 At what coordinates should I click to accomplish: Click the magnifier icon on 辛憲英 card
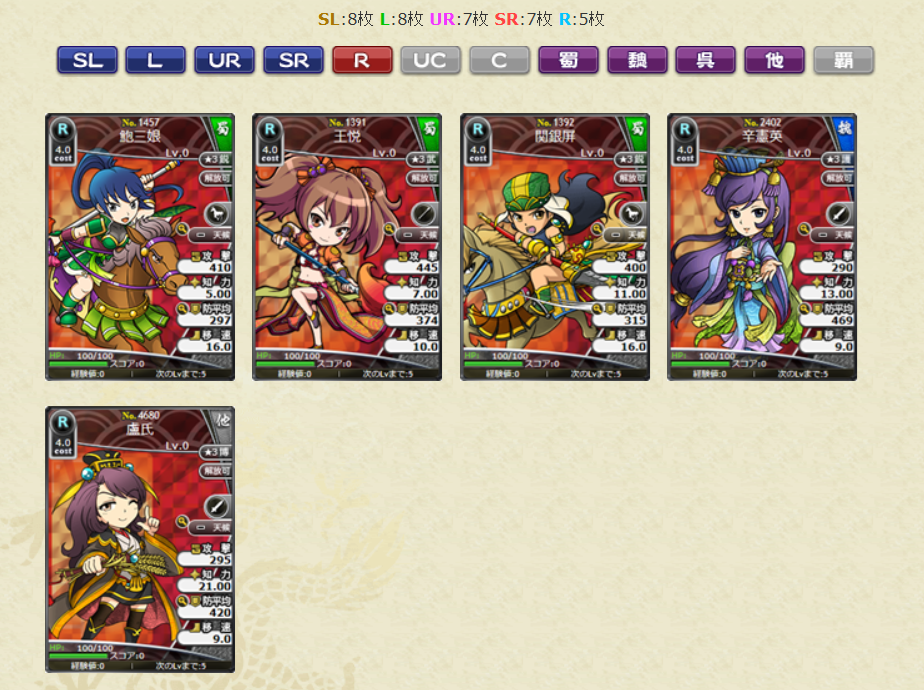804,228
